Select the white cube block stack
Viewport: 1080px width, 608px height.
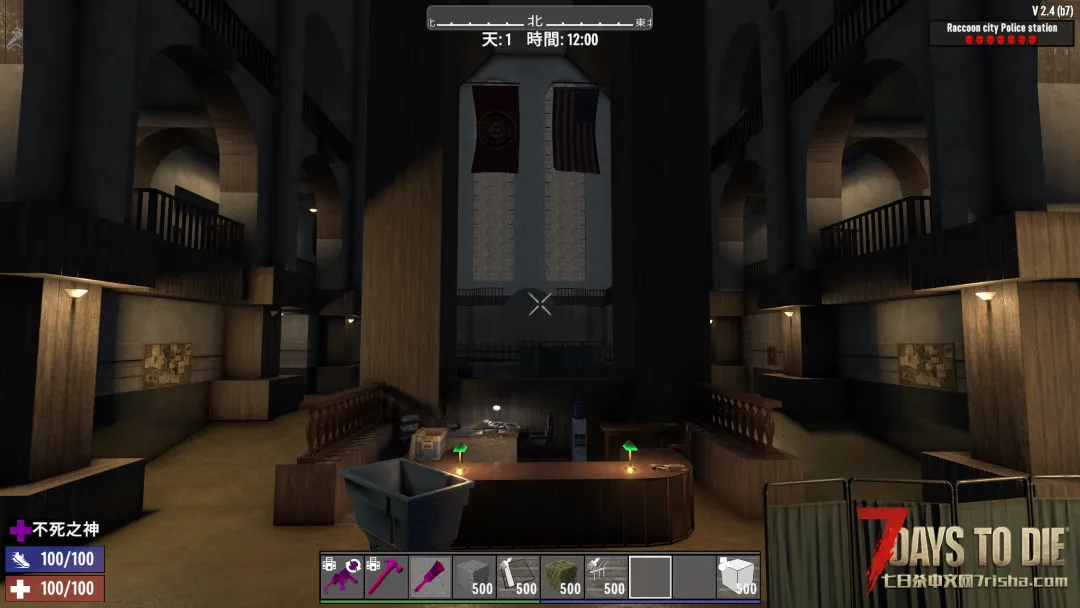click(738, 577)
